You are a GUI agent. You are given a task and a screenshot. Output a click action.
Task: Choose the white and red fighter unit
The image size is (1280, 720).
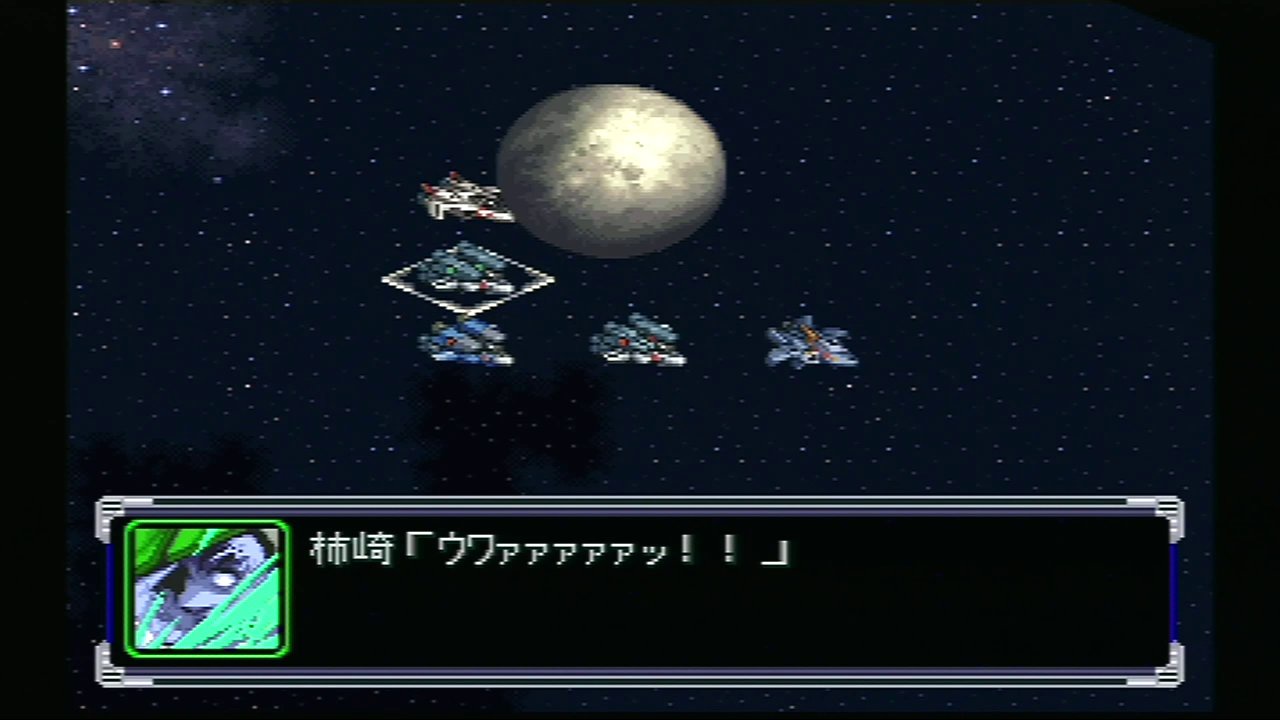(463, 197)
